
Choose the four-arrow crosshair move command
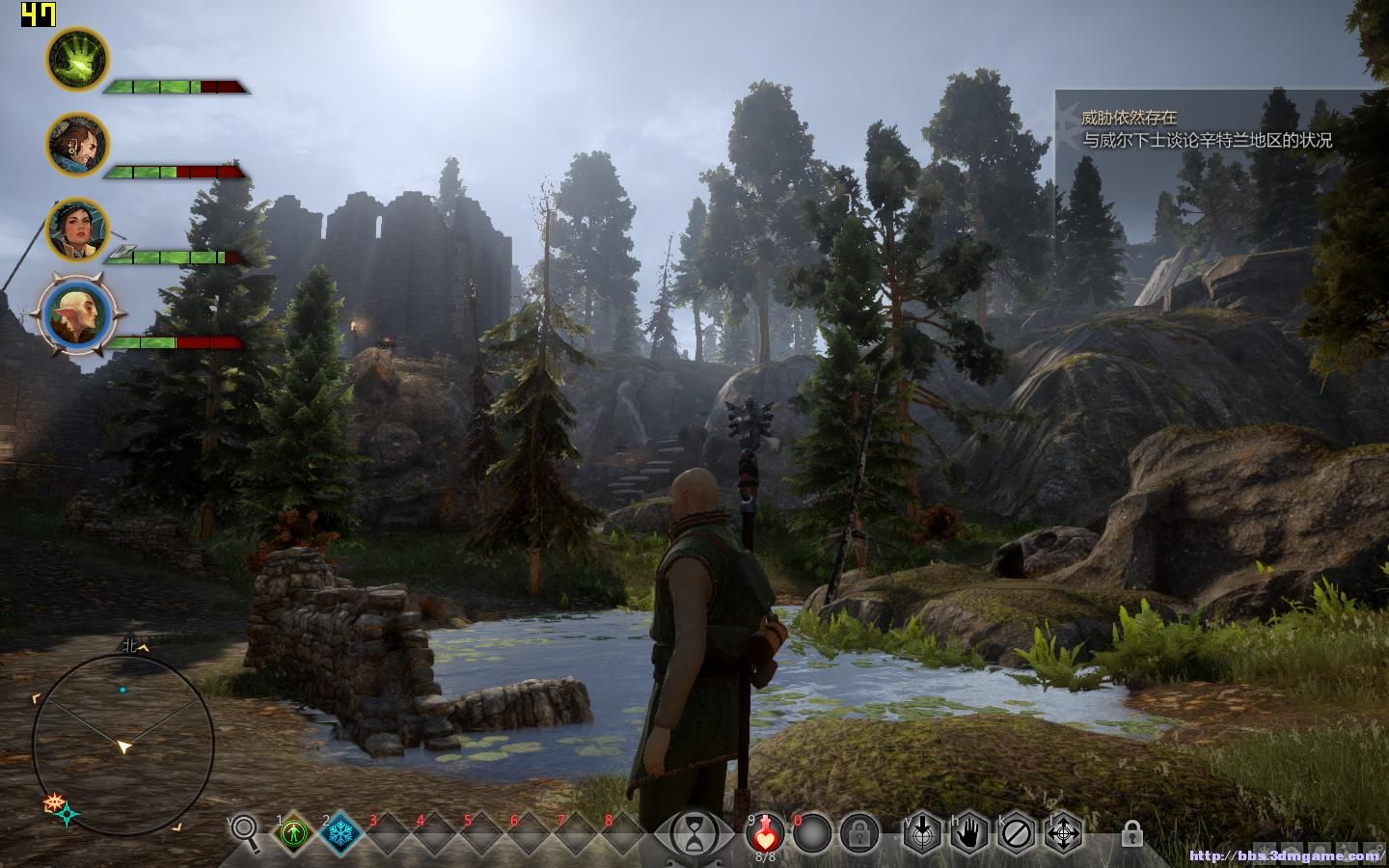point(1063,832)
